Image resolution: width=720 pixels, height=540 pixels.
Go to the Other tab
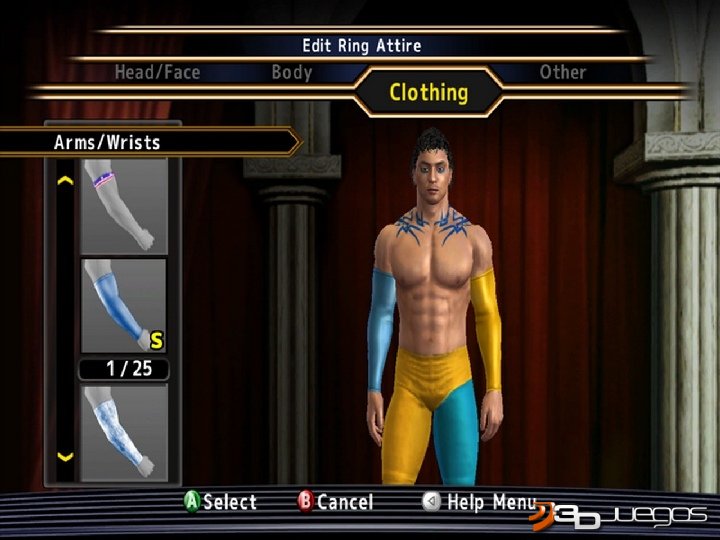pos(562,72)
